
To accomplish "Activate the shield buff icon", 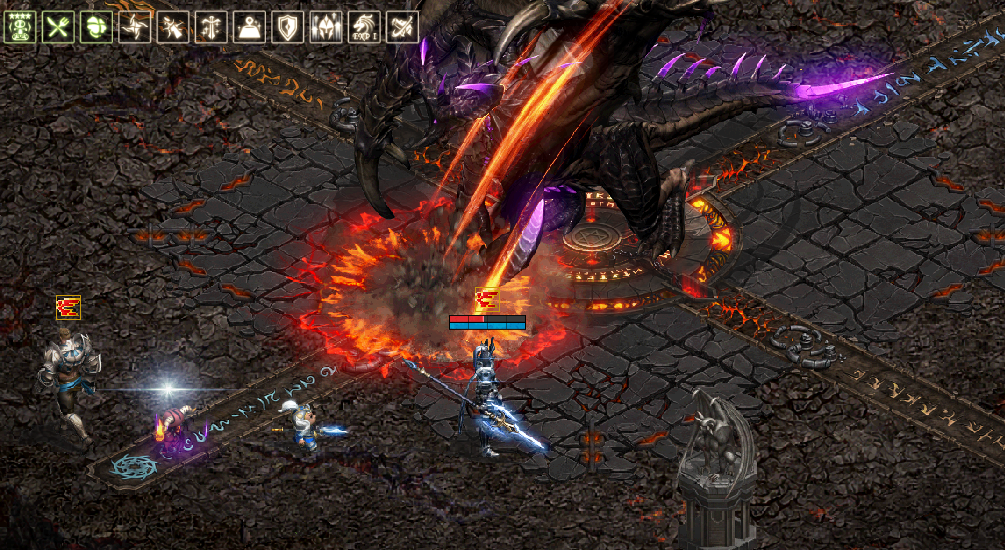I will [x=288, y=27].
